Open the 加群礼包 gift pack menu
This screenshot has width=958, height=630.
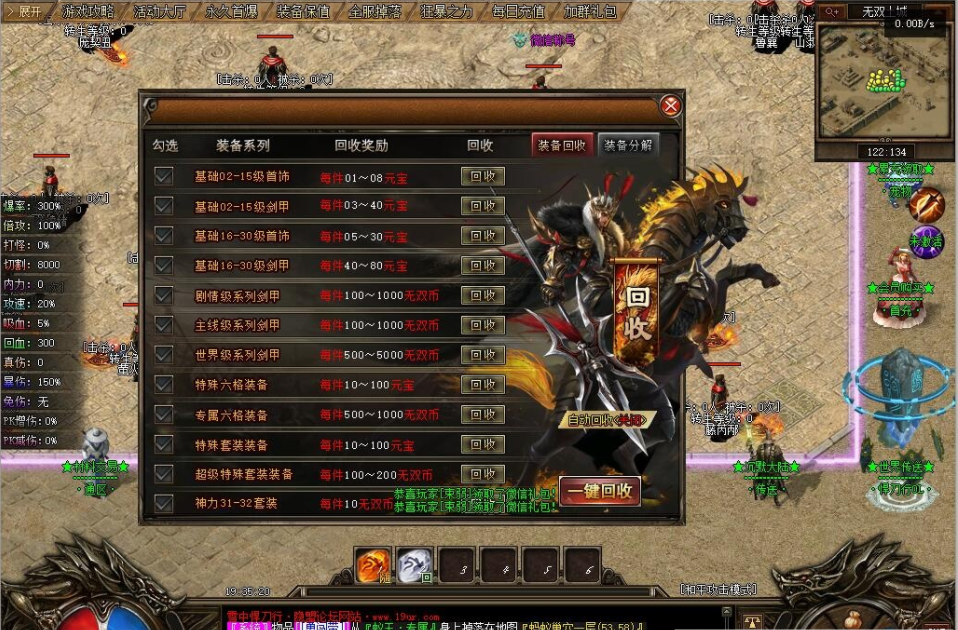click(x=590, y=12)
